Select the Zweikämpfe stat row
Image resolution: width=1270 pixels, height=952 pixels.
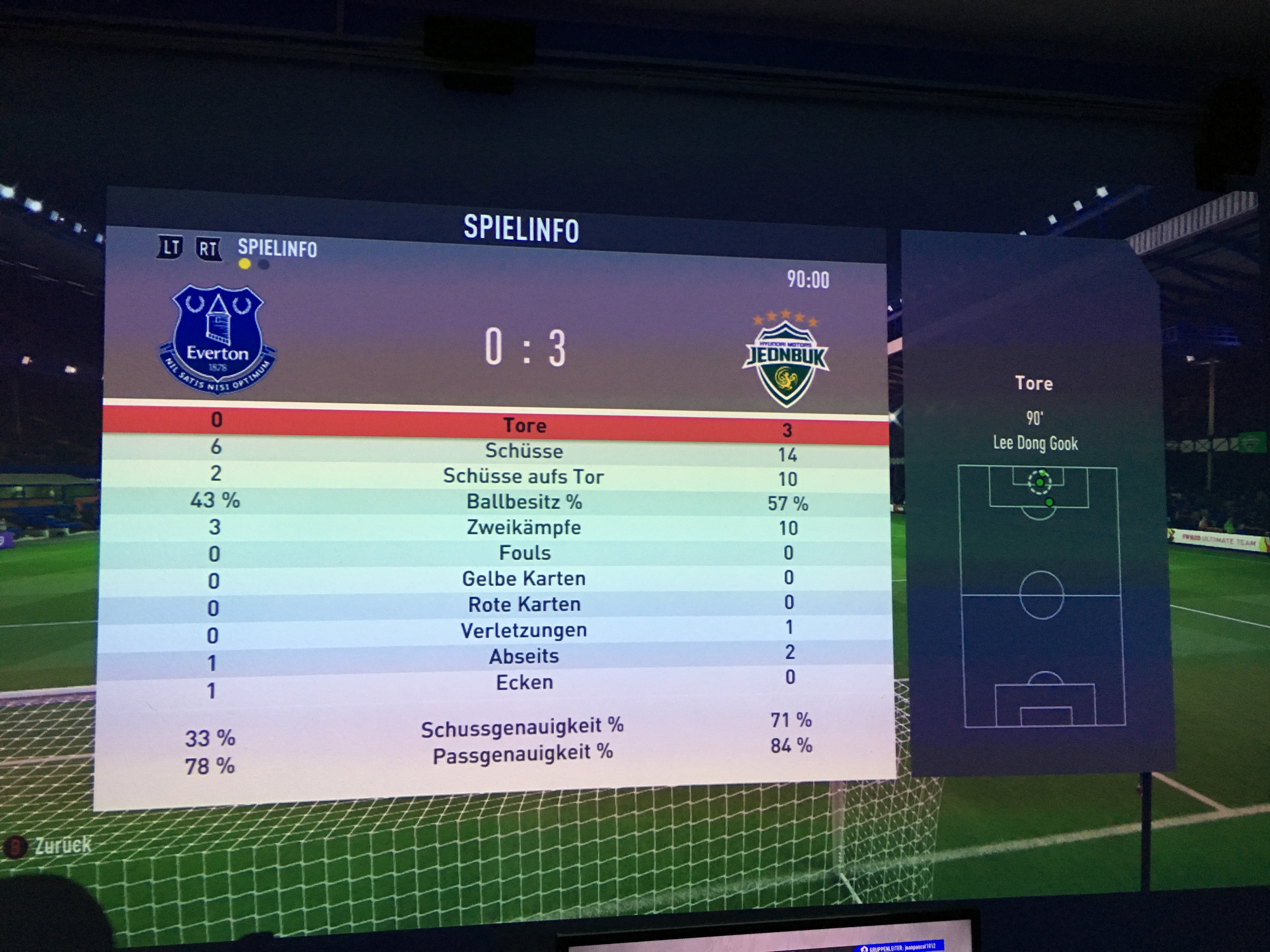click(x=523, y=527)
